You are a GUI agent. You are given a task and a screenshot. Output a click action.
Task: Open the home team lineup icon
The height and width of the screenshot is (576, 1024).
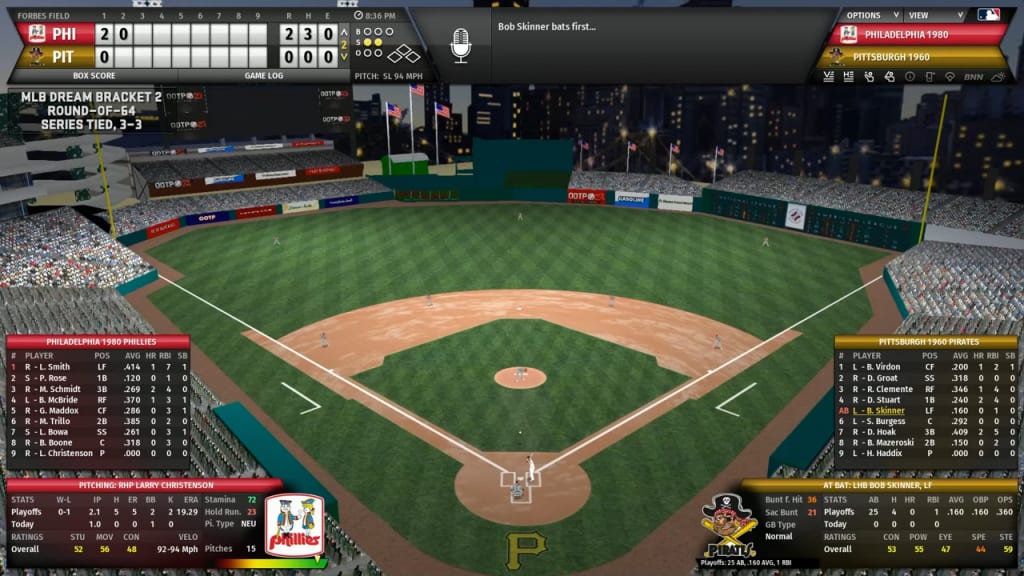pyautogui.click(x=849, y=76)
